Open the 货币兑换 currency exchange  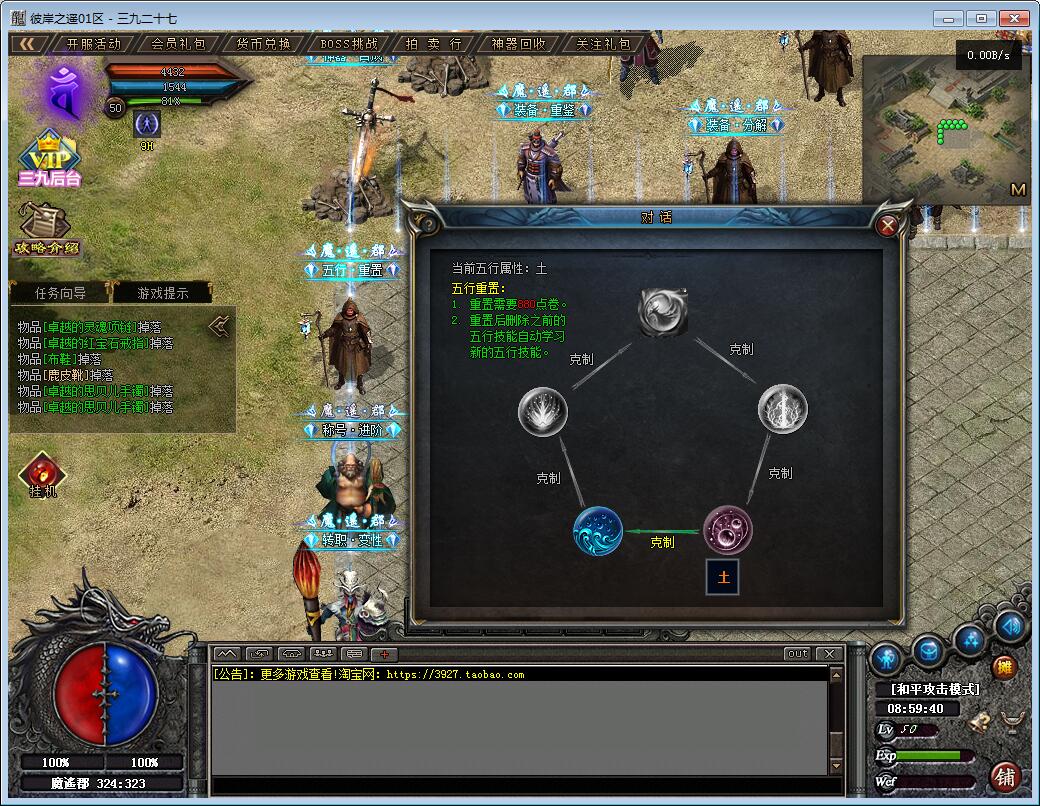tap(264, 44)
